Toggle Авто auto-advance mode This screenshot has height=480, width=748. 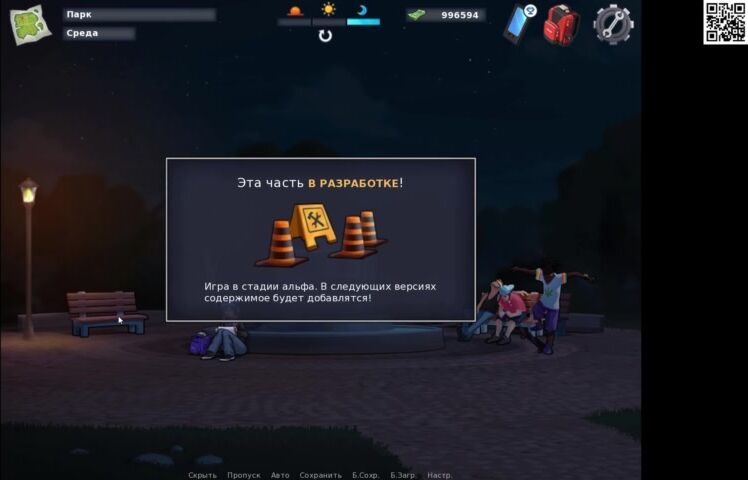(280, 475)
